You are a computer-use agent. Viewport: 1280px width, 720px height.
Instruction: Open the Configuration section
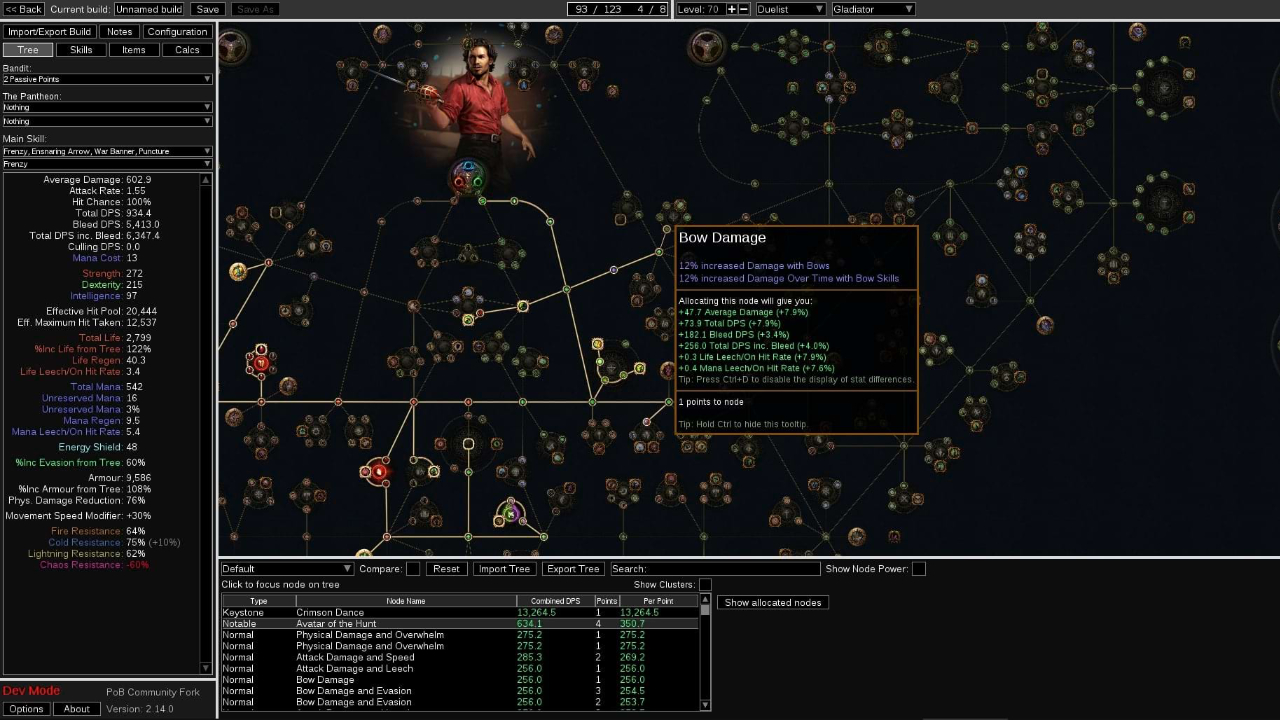[x=177, y=32]
